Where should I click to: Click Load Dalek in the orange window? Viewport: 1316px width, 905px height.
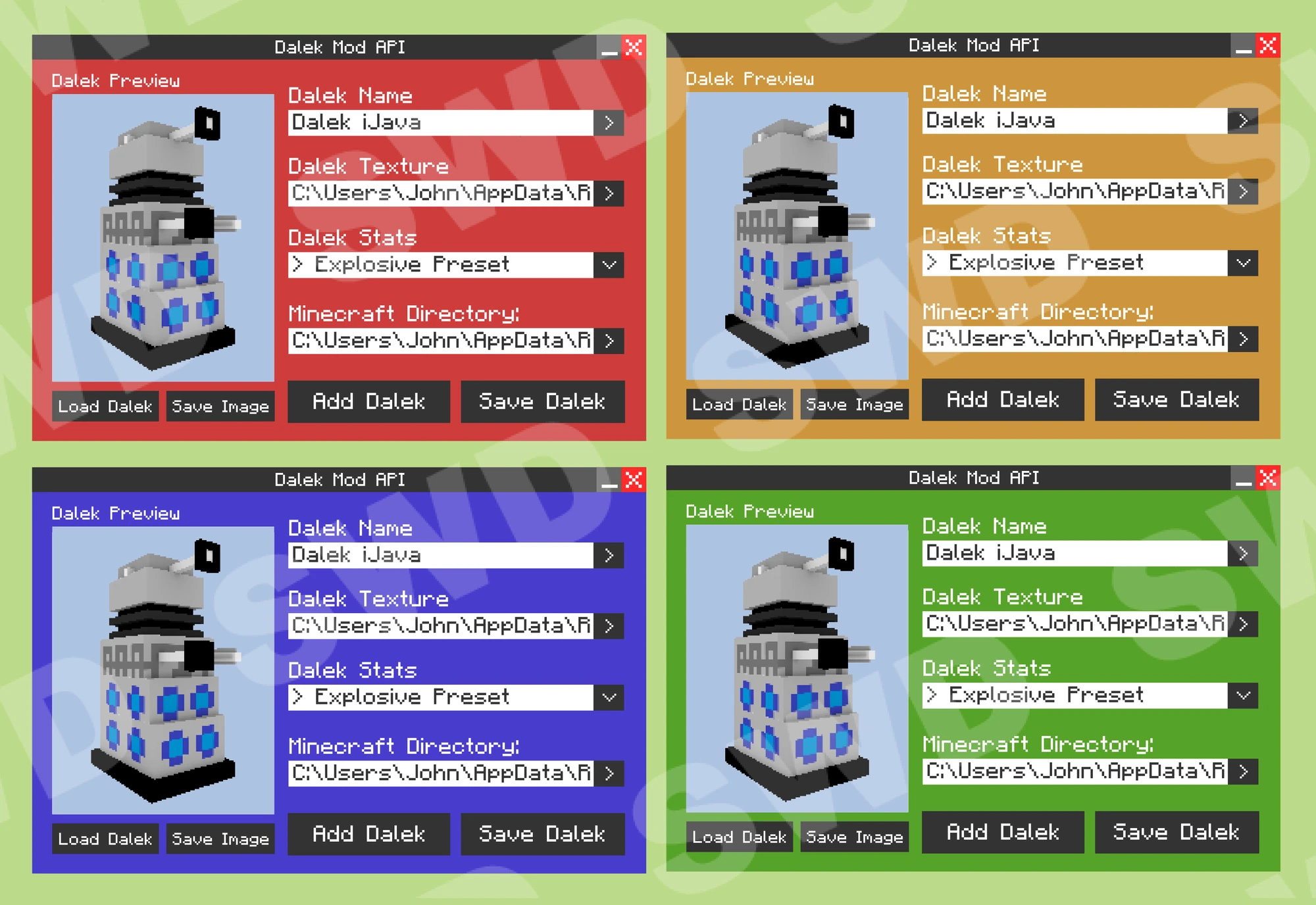click(739, 404)
